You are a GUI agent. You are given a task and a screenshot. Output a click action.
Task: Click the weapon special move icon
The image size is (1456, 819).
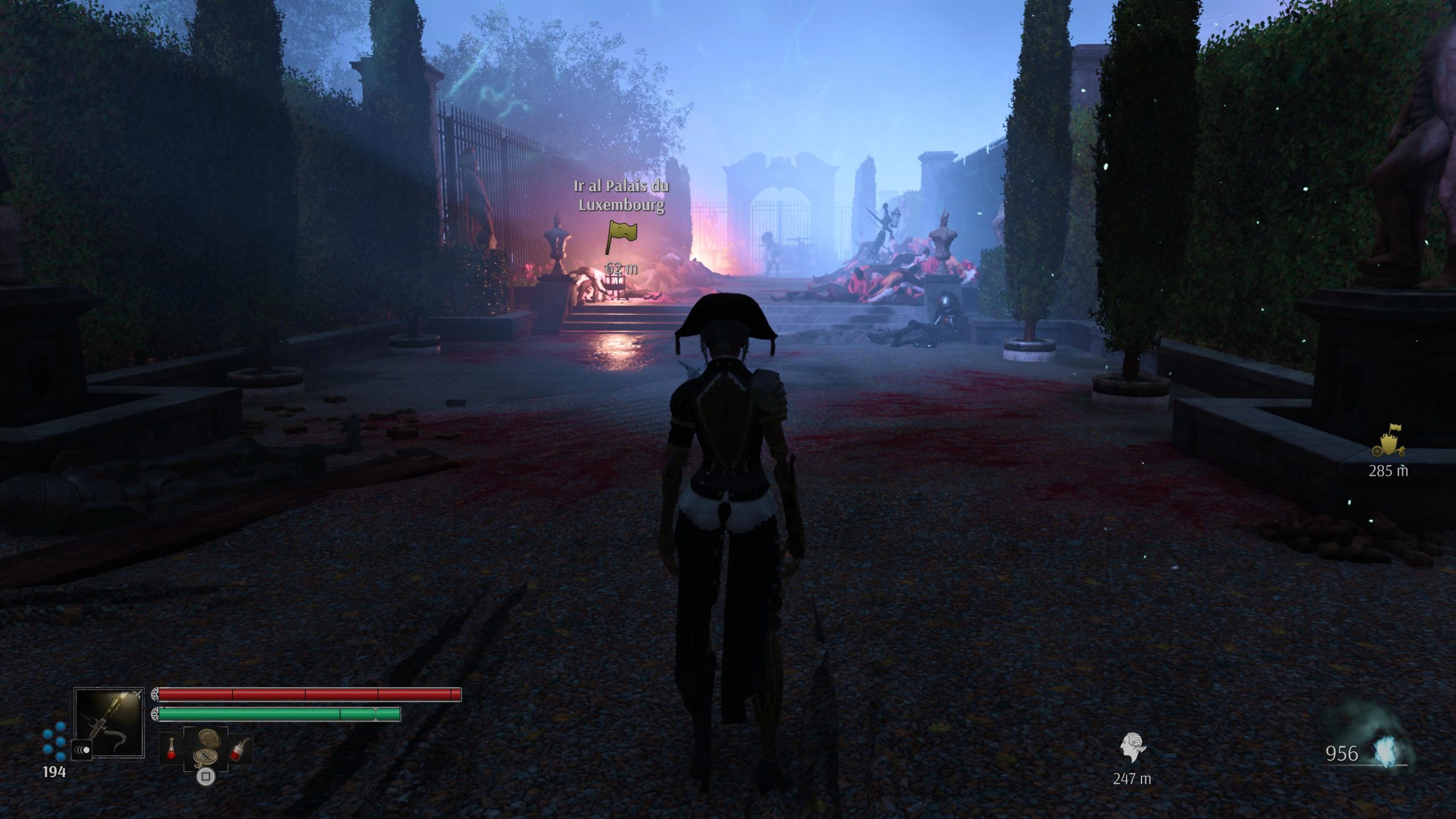pos(81,751)
